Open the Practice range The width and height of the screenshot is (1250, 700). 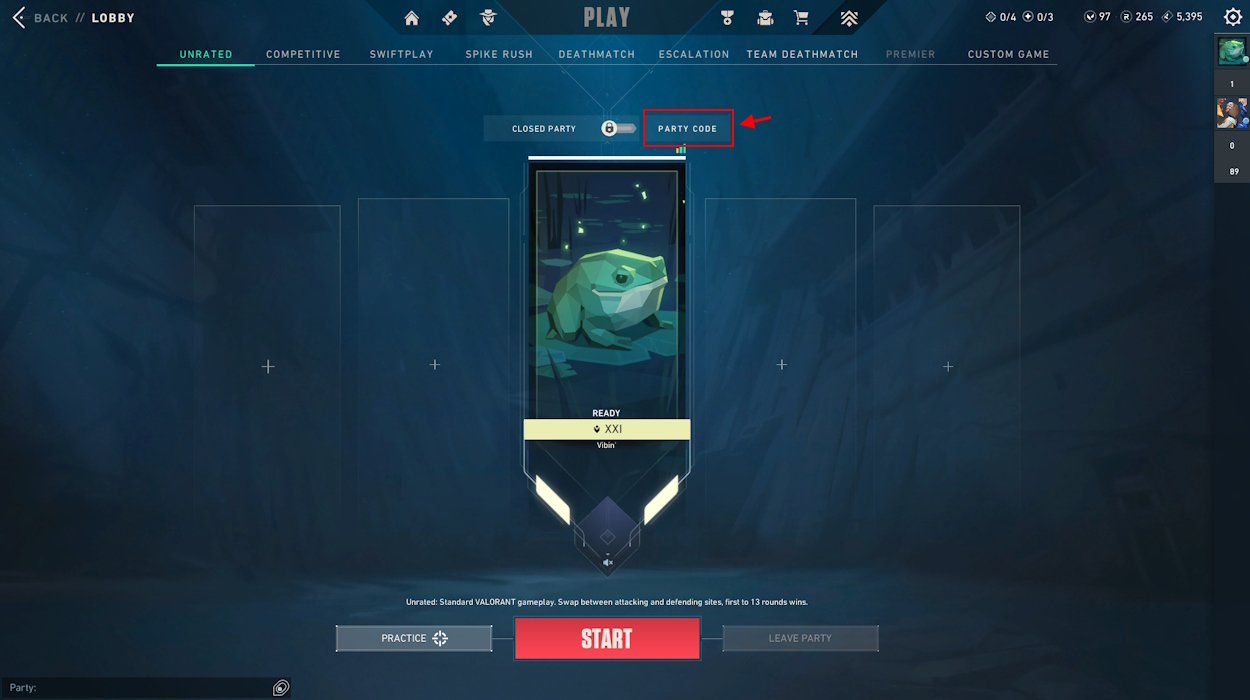414,638
